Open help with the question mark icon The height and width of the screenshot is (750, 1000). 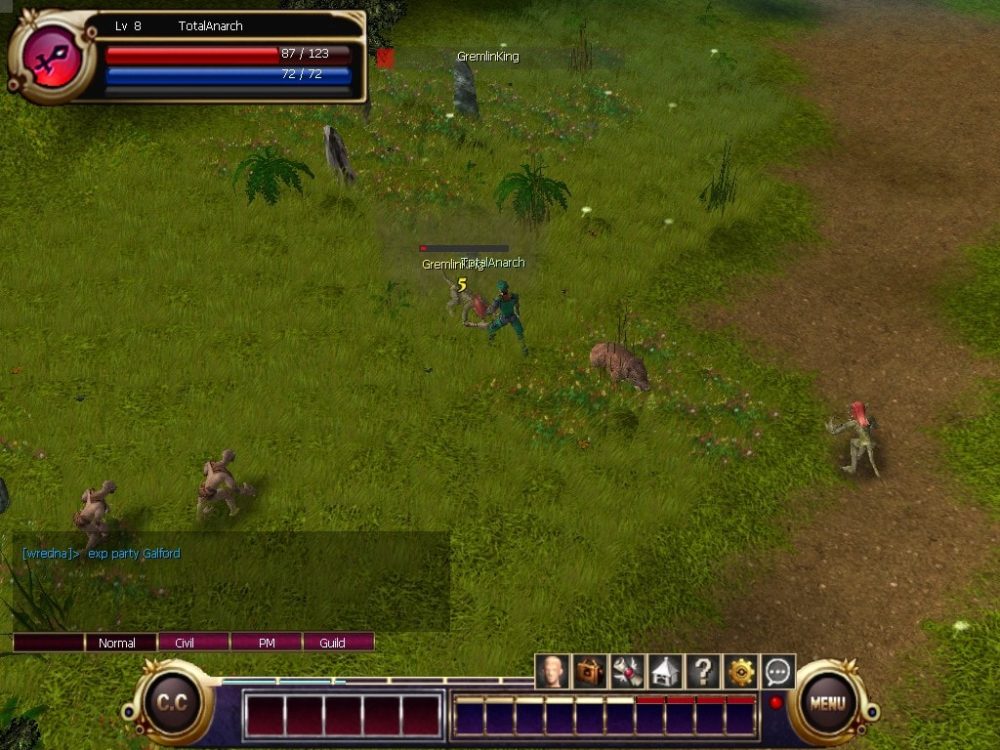703,672
